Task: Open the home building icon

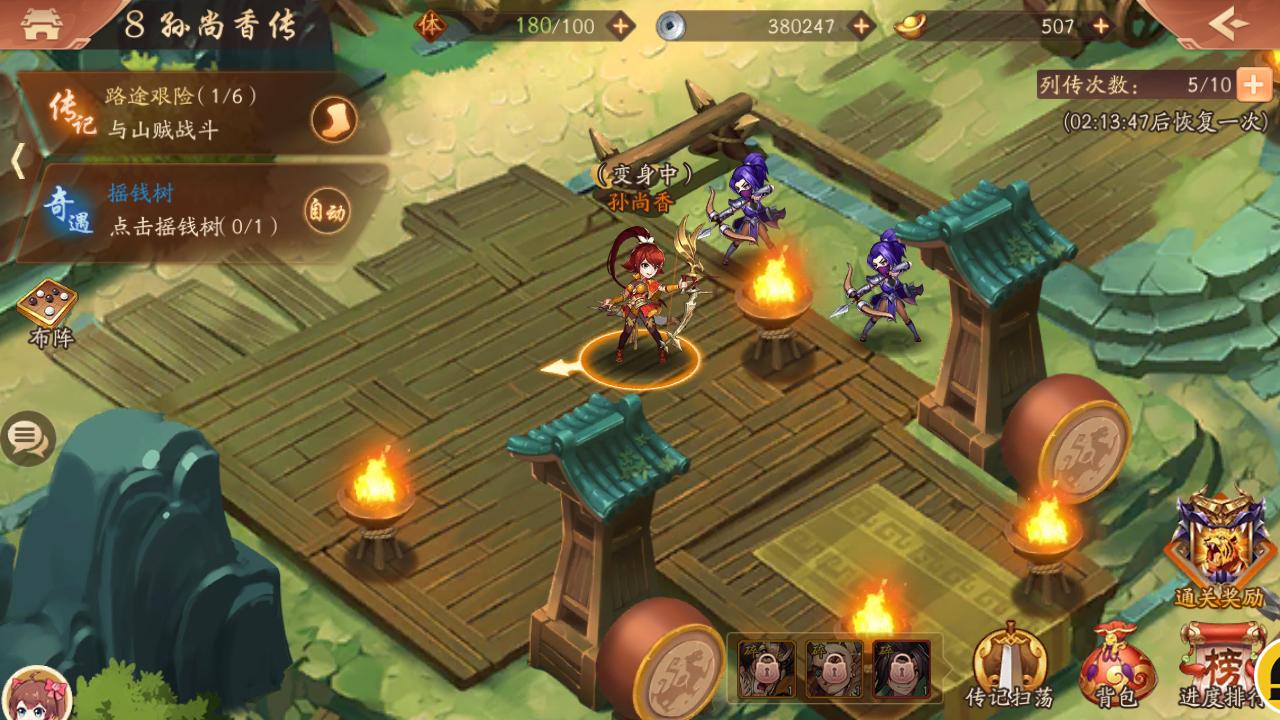Action: [40, 24]
